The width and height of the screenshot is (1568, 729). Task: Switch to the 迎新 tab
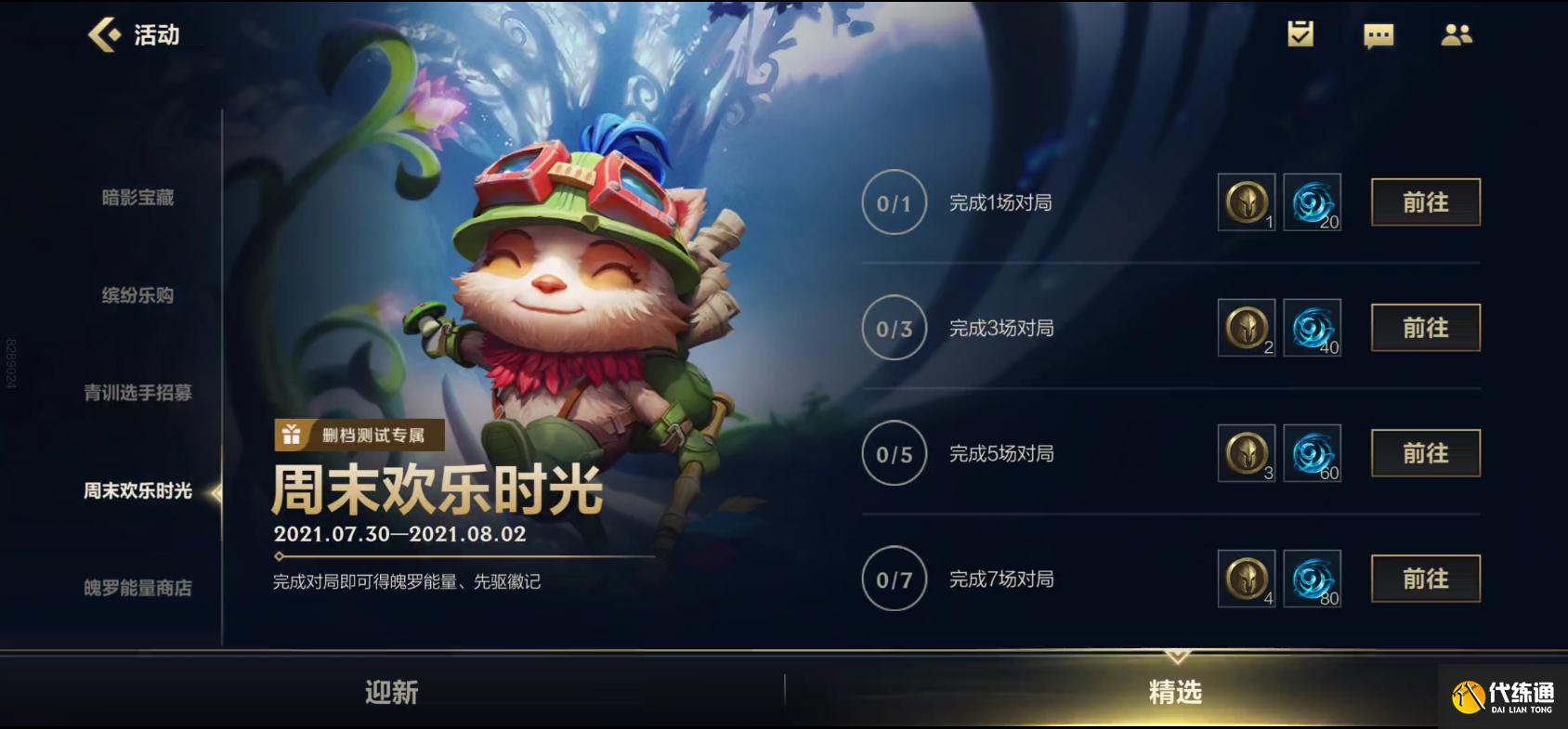click(x=392, y=692)
